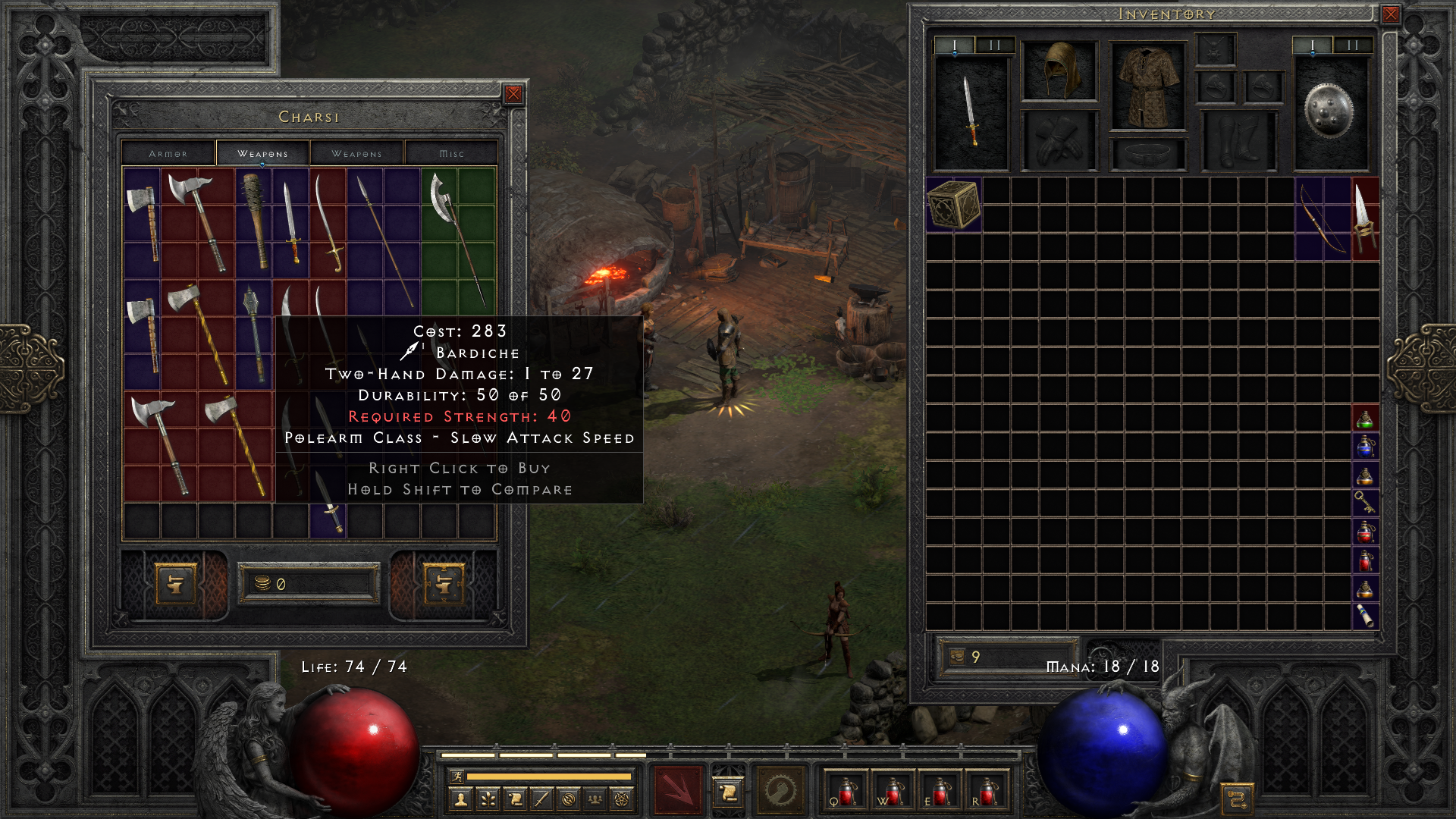Select the Bardiche polearm in the shop

click(x=457, y=235)
